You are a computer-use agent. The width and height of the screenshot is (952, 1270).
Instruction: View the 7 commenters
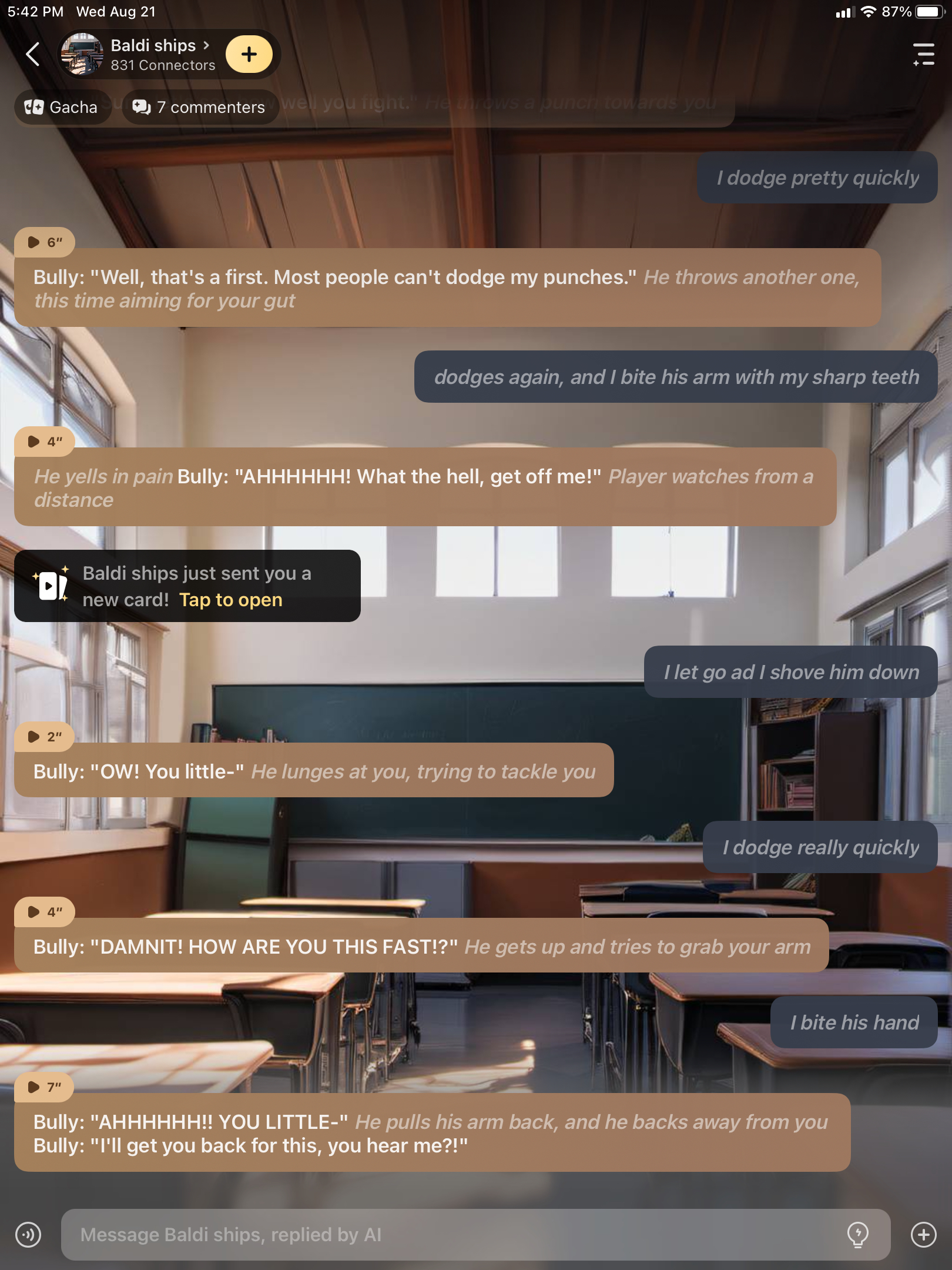coord(200,108)
